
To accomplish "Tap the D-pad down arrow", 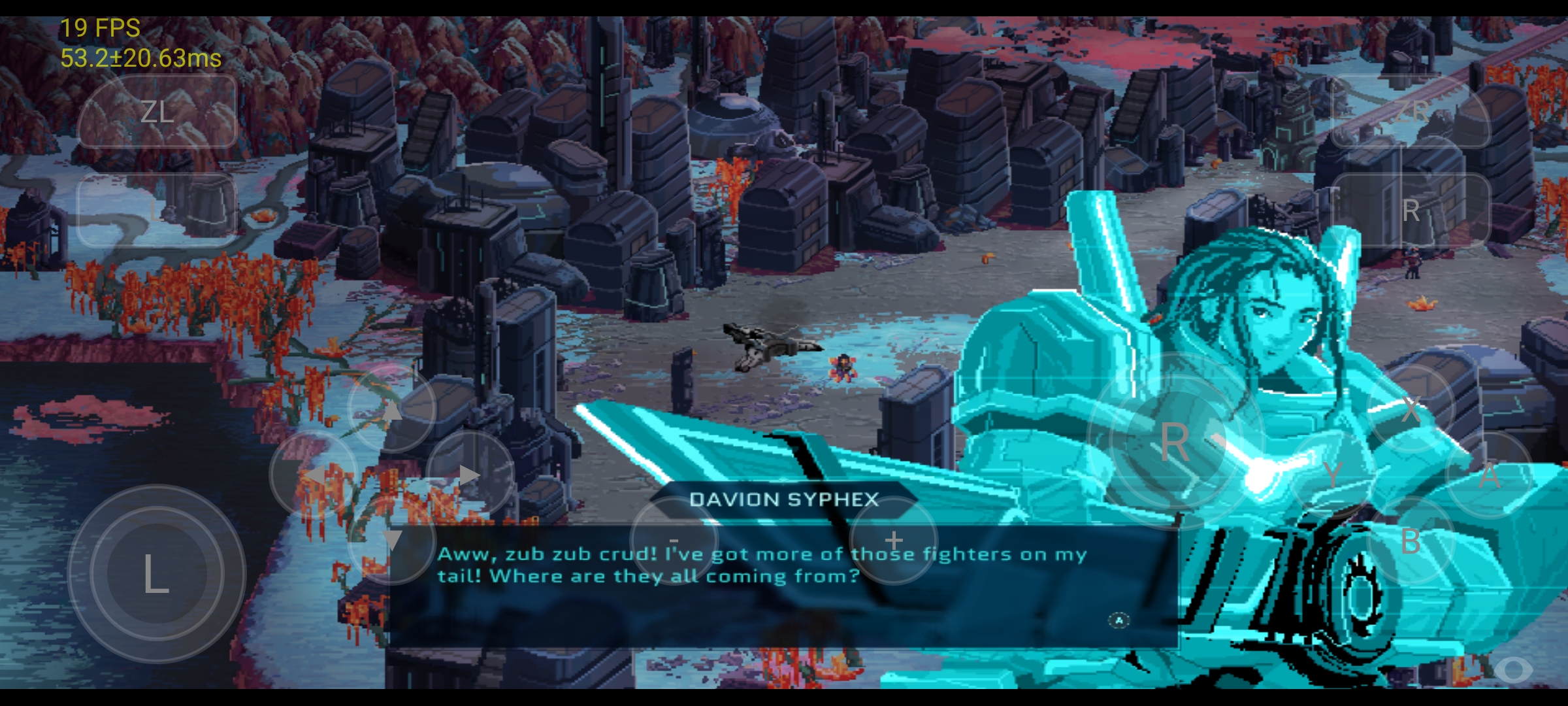I will point(391,541).
